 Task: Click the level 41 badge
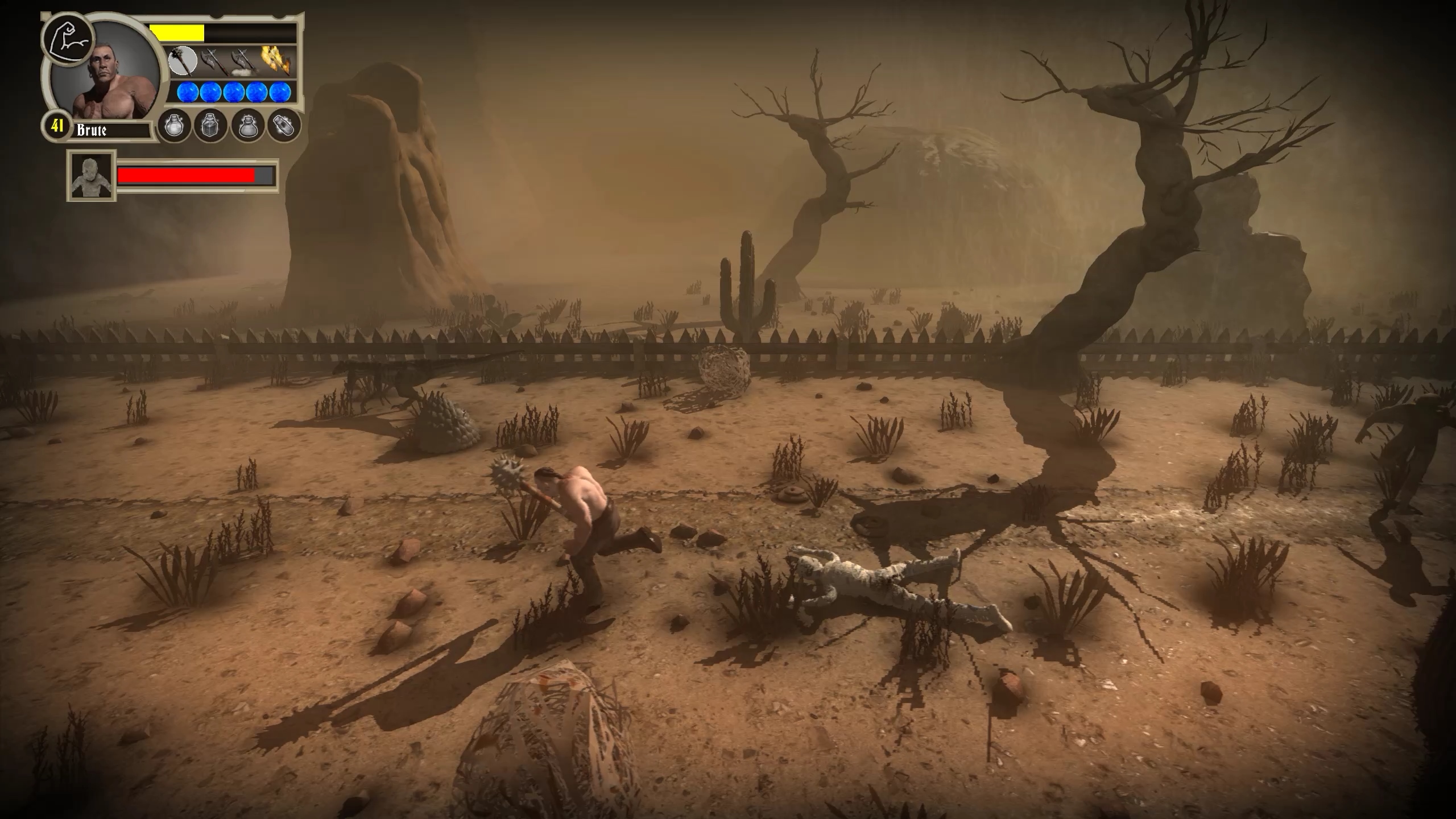pyautogui.click(x=57, y=126)
